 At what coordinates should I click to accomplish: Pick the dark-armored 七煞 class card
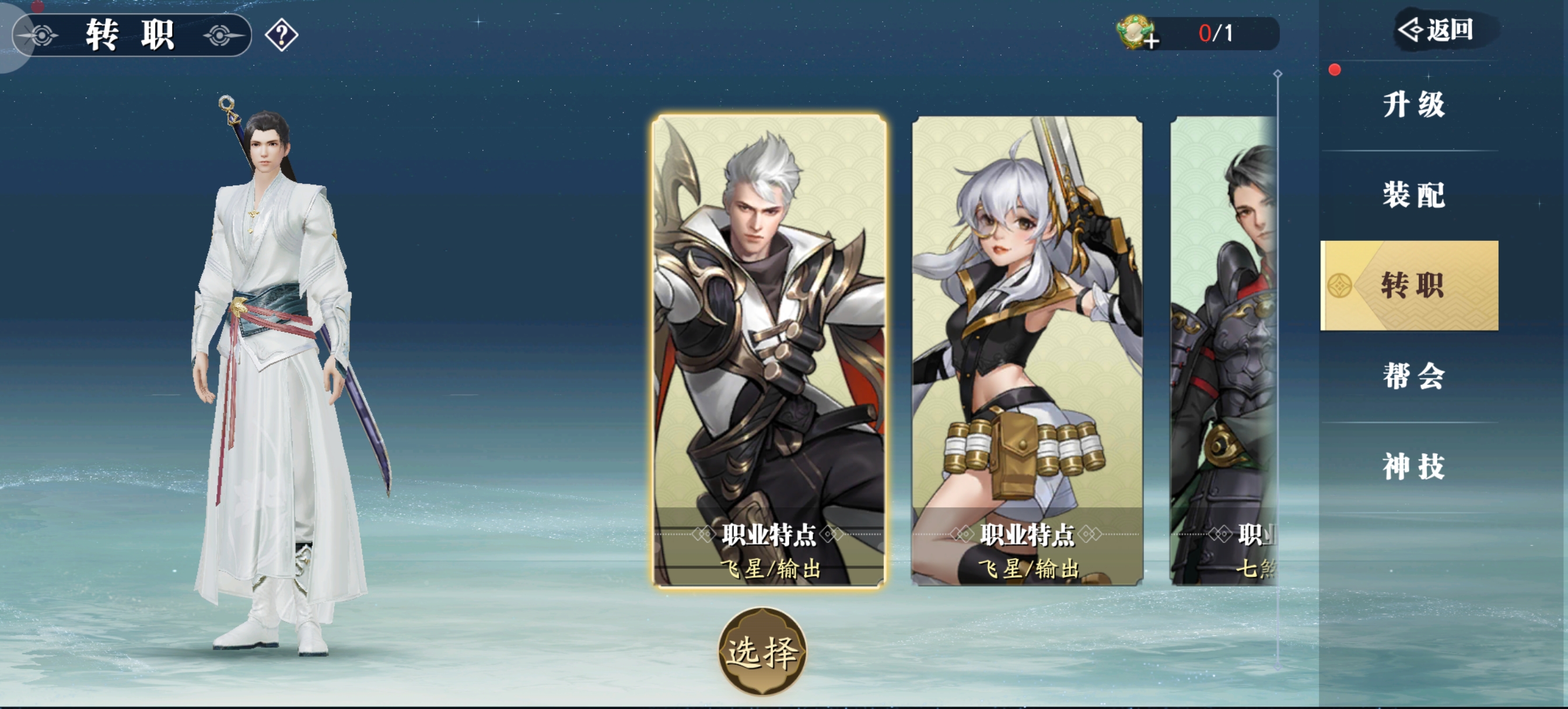click(1223, 350)
